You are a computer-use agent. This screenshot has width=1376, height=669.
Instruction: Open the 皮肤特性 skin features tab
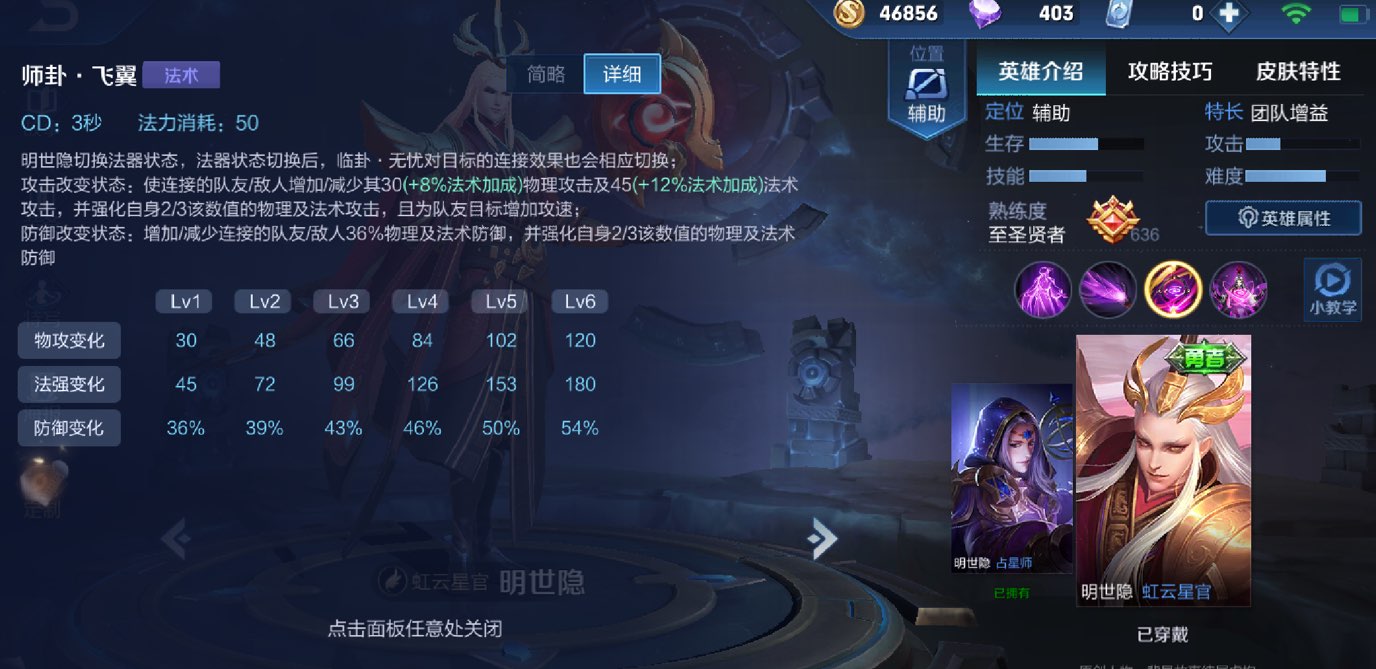coord(1298,72)
